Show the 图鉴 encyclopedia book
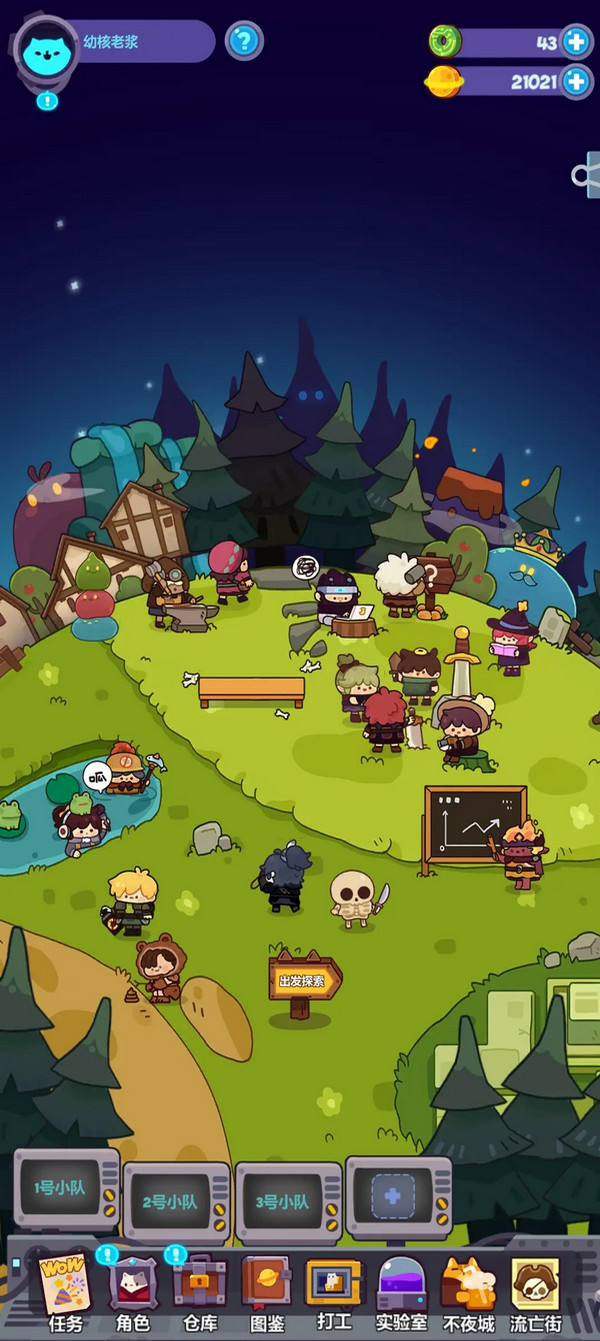The height and width of the screenshot is (1341, 600). (x=266, y=1292)
